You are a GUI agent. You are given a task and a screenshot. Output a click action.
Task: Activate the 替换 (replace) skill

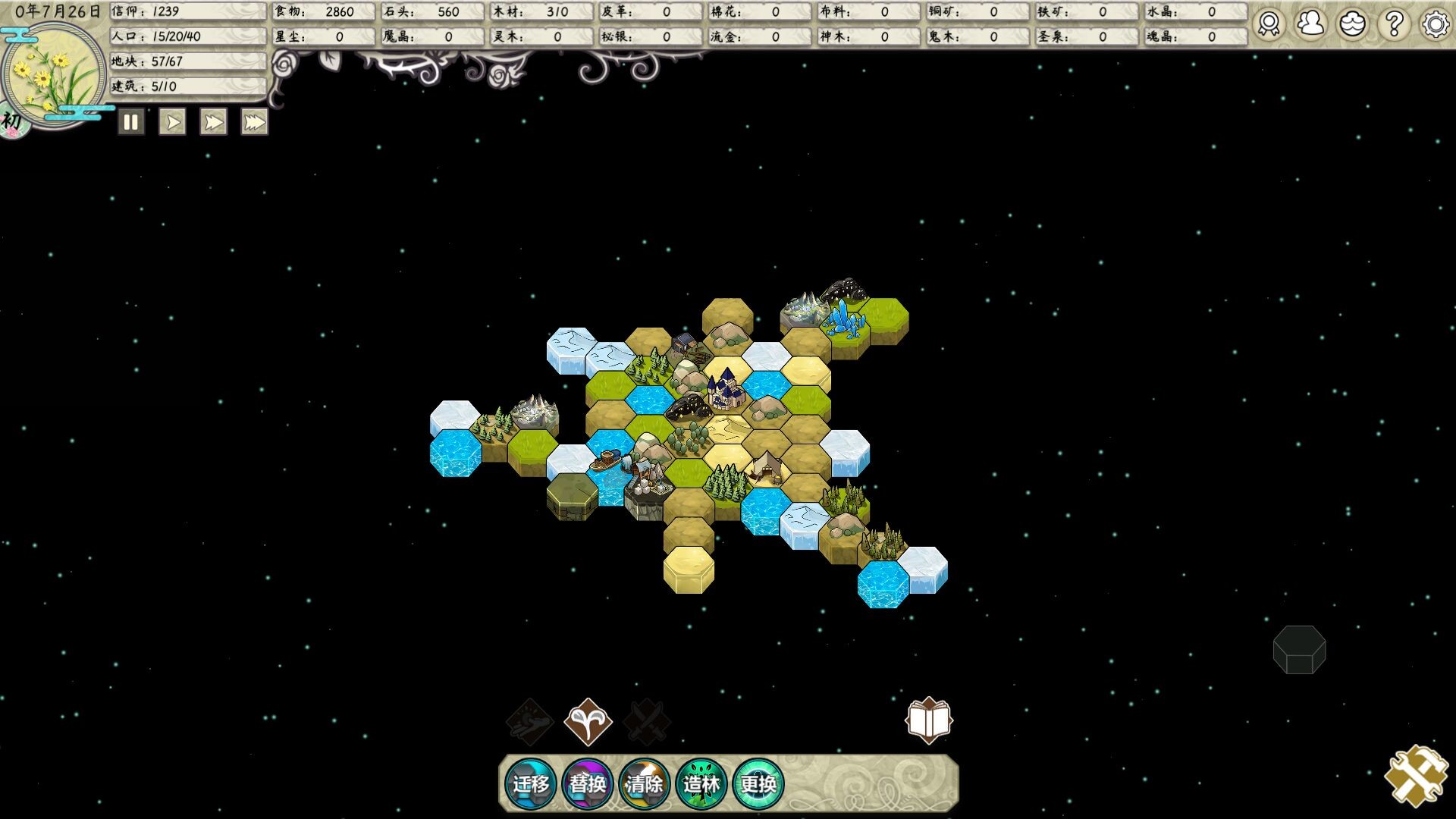pos(588,783)
